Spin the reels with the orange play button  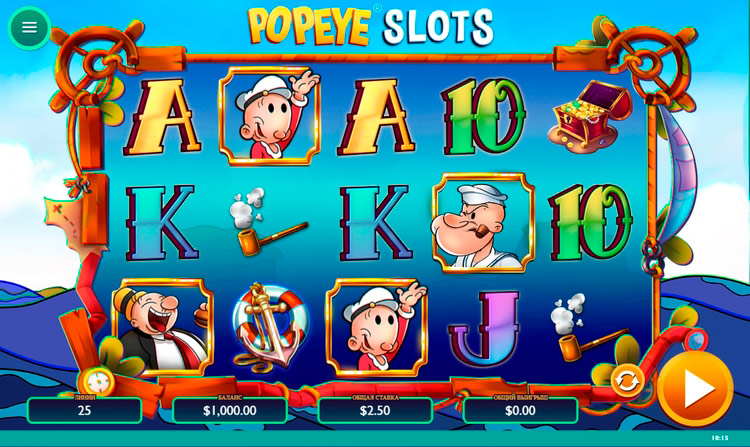(695, 388)
